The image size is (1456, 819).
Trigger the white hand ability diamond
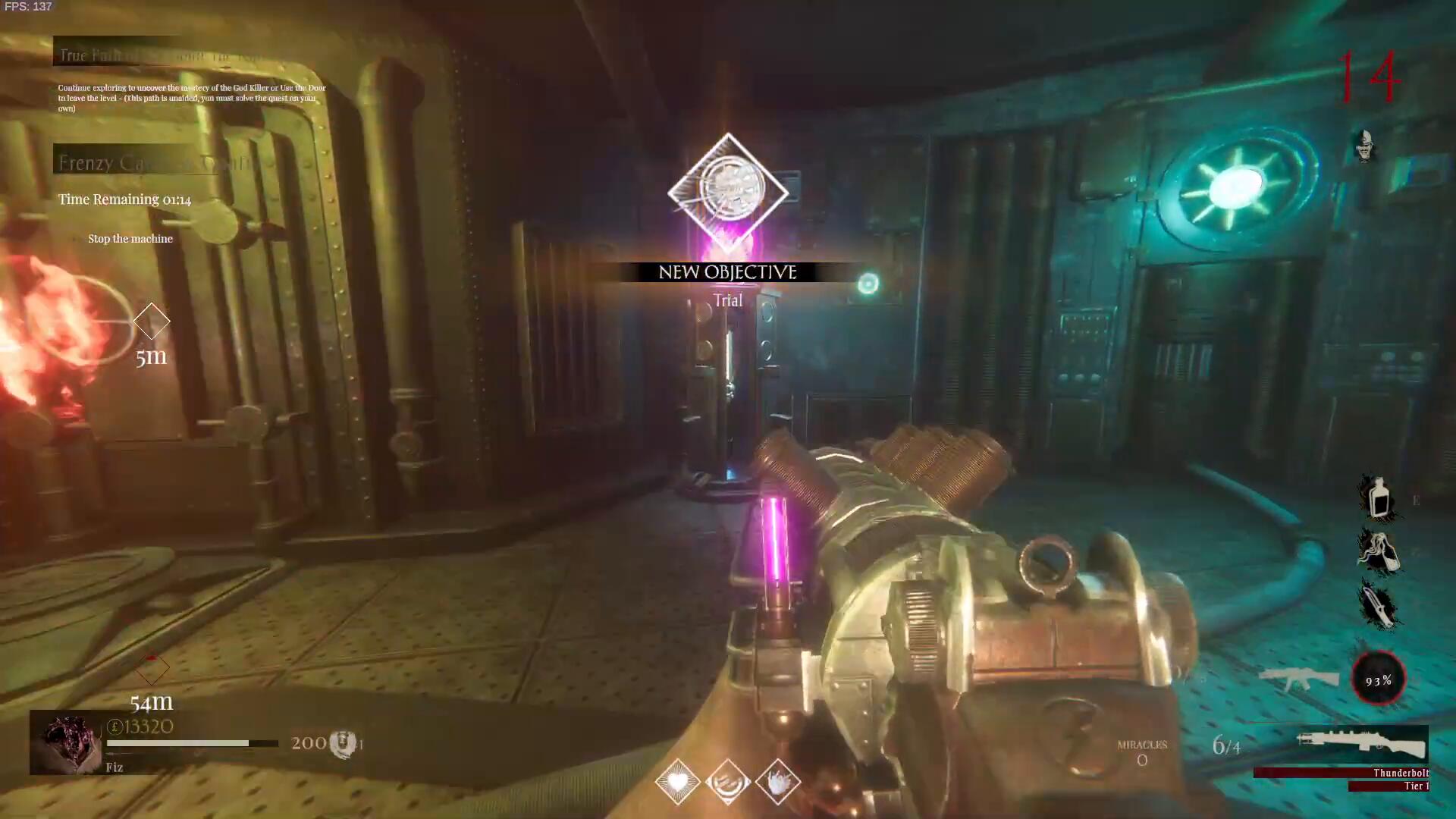click(x=778, y=781)
